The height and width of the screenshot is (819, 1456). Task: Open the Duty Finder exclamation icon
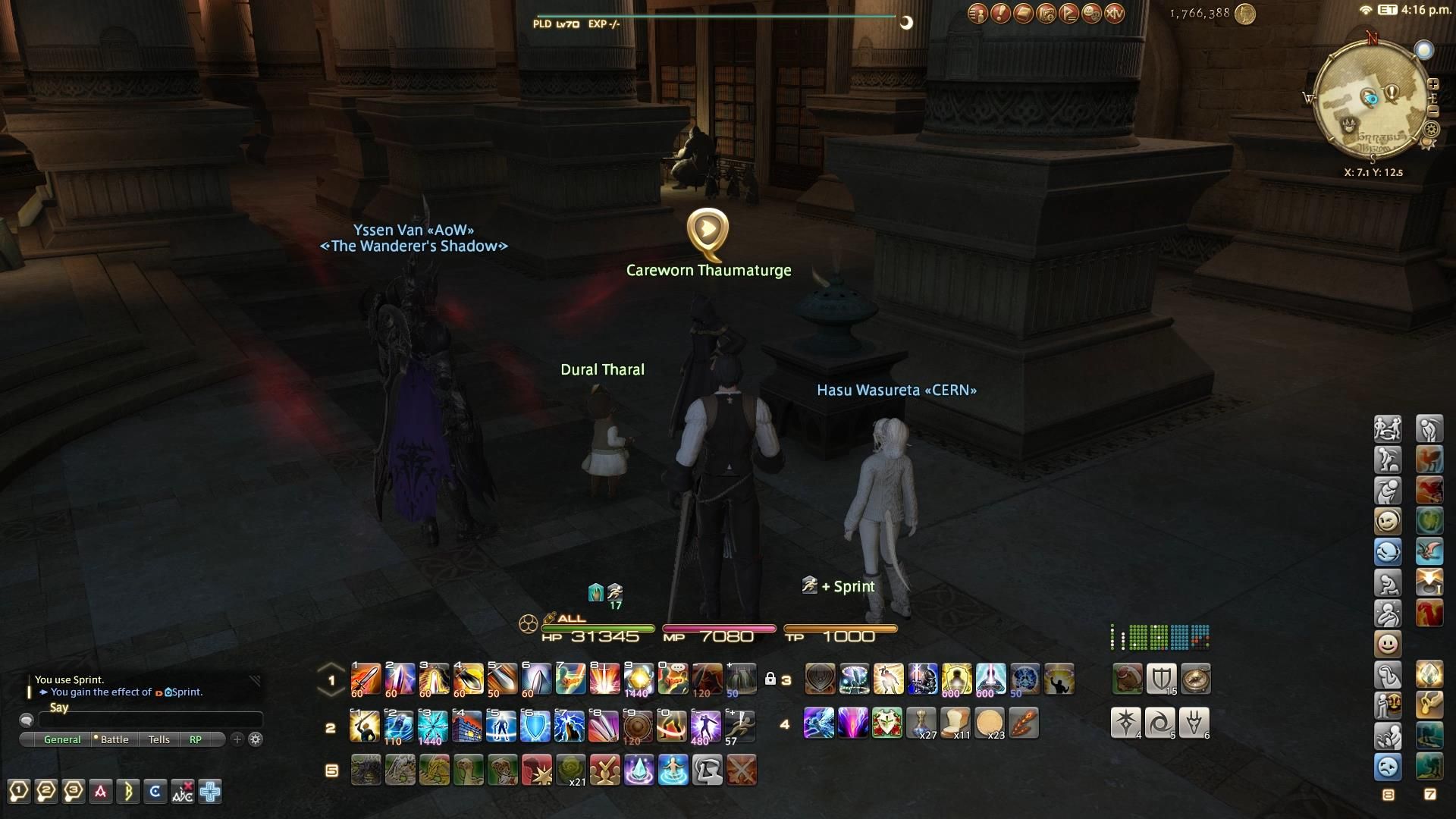(x=1000, y=14)
